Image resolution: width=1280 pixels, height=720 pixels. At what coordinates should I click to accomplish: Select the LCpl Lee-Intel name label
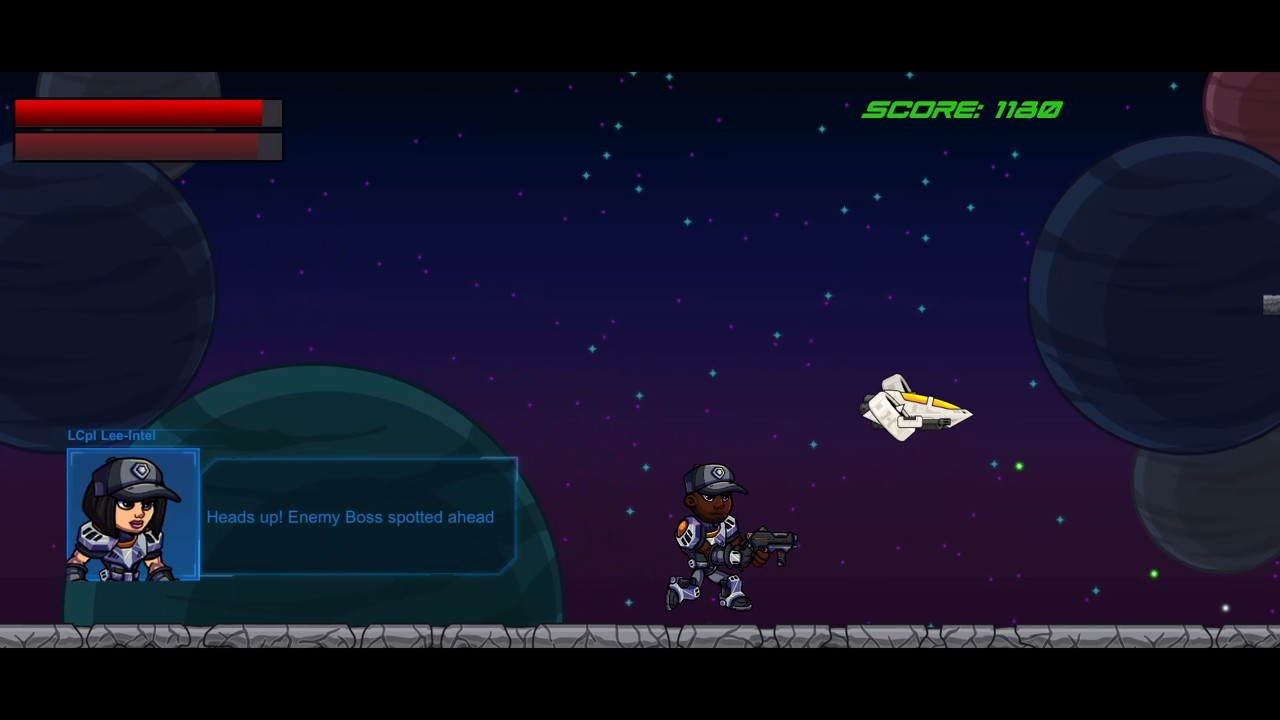[x=111, y=435]
